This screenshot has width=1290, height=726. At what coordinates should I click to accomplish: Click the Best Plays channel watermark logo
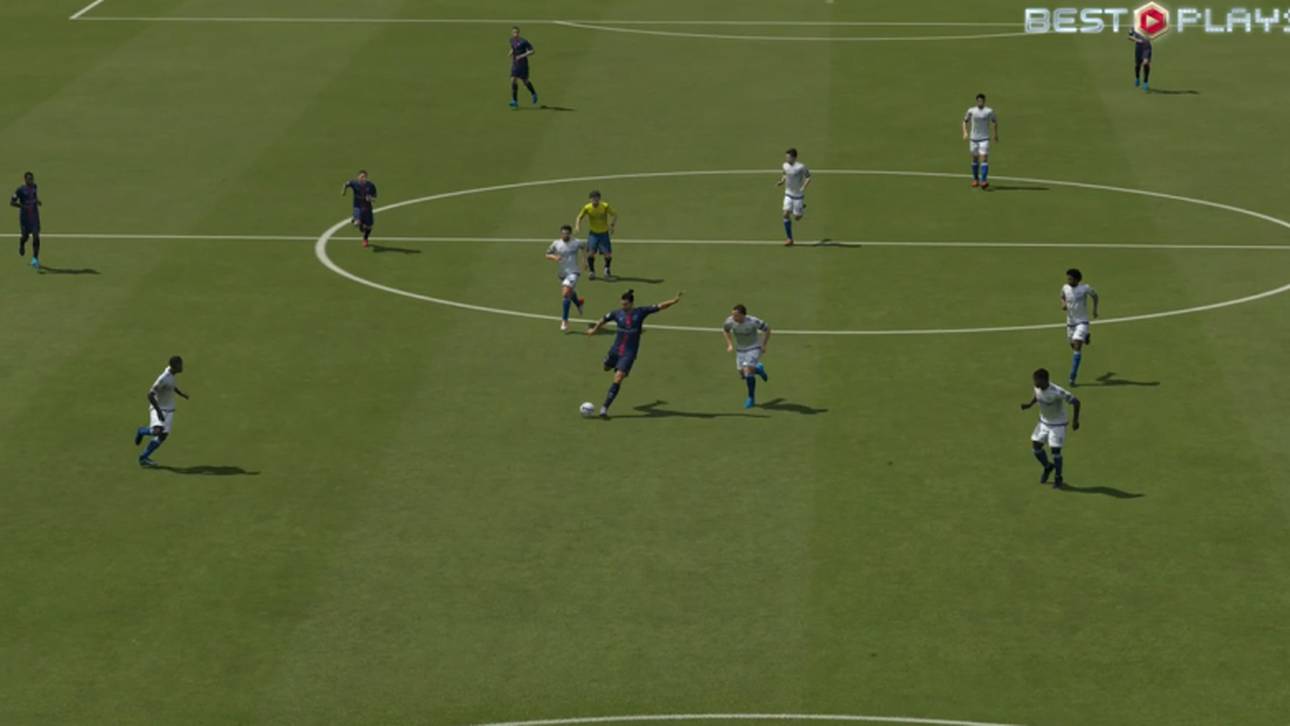point(1155,19)
